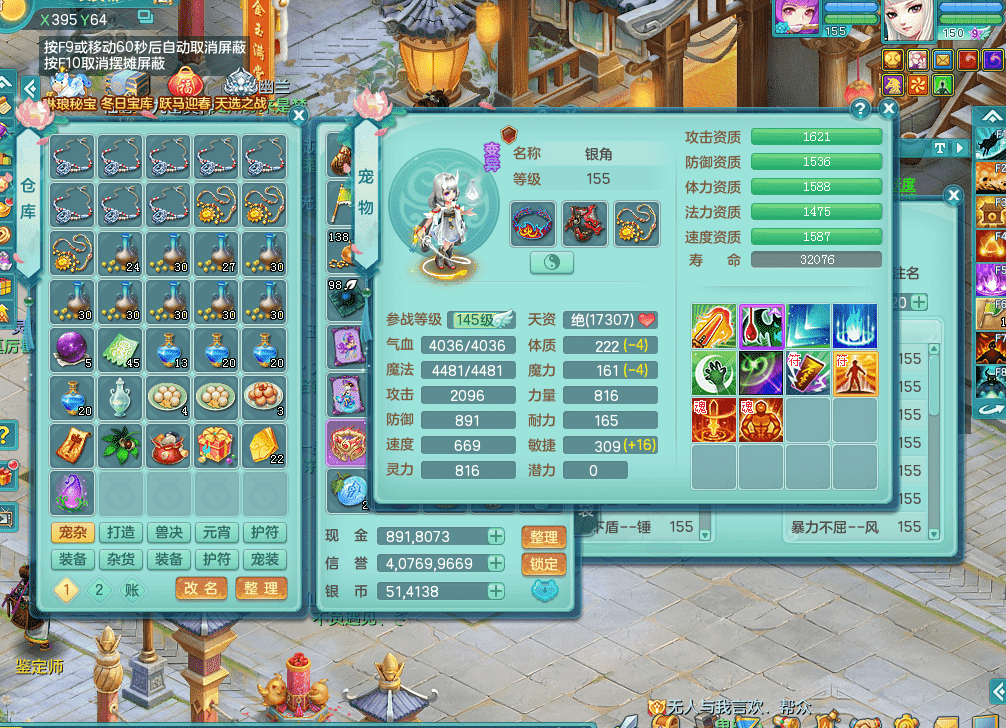The width and height of the screenshot is (1006, 728).
Task: Select the 元宵 warehouse category
Action: 218,533
